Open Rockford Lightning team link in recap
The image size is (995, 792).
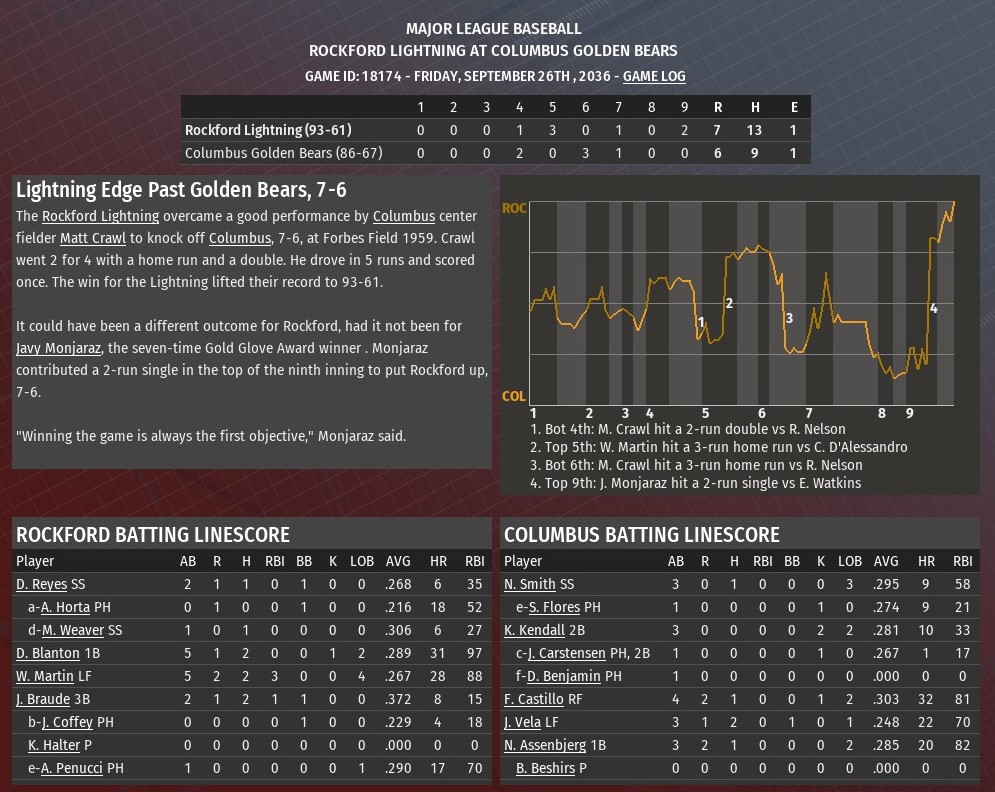(x=100, y=216)
